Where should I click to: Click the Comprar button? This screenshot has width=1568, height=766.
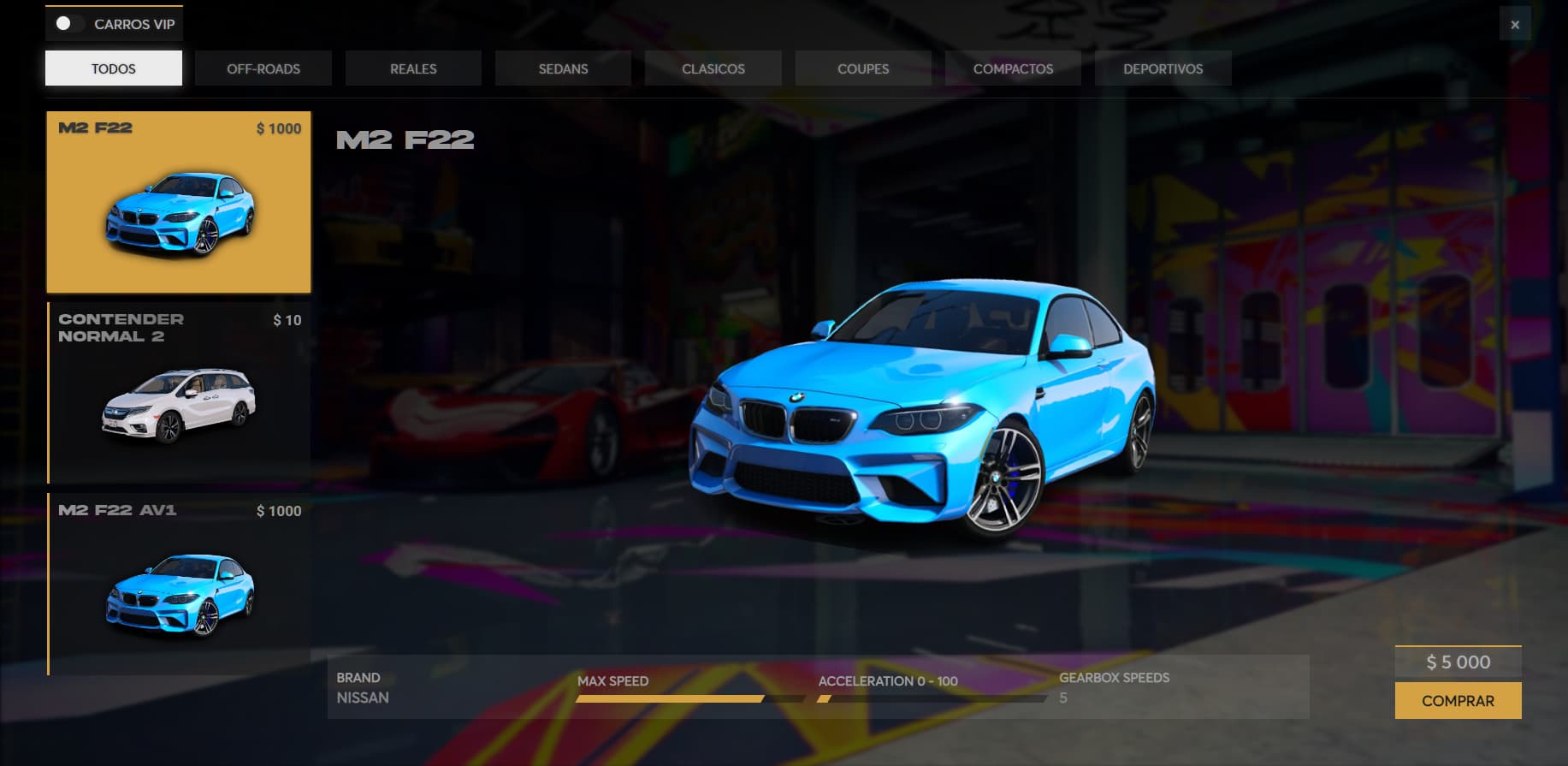point(1458,701)
